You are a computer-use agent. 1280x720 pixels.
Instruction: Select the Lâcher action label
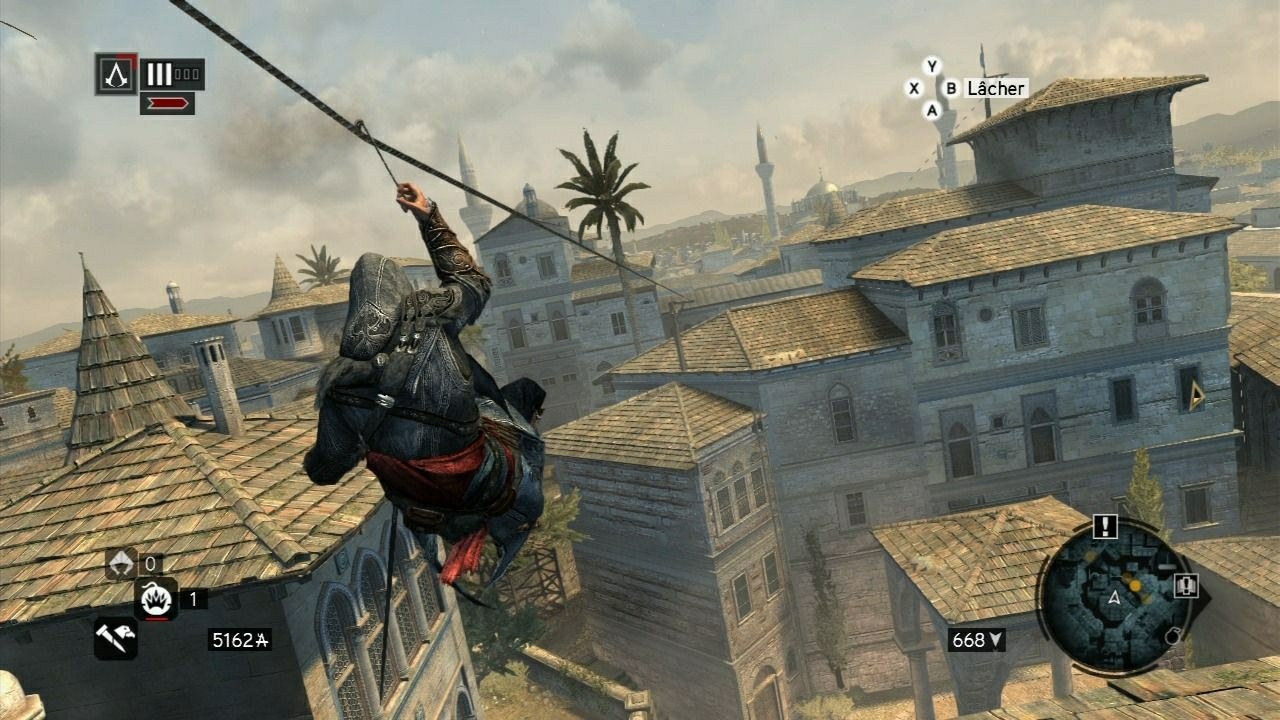click(x=995, y=88)
